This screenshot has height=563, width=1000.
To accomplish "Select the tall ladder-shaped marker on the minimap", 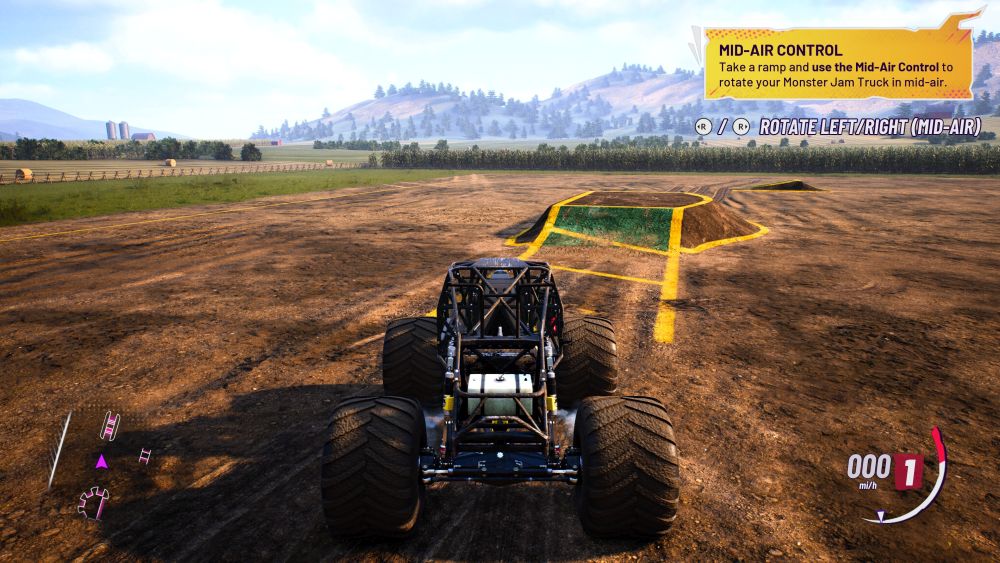I will pyautogui.click(x=110, y=426).
